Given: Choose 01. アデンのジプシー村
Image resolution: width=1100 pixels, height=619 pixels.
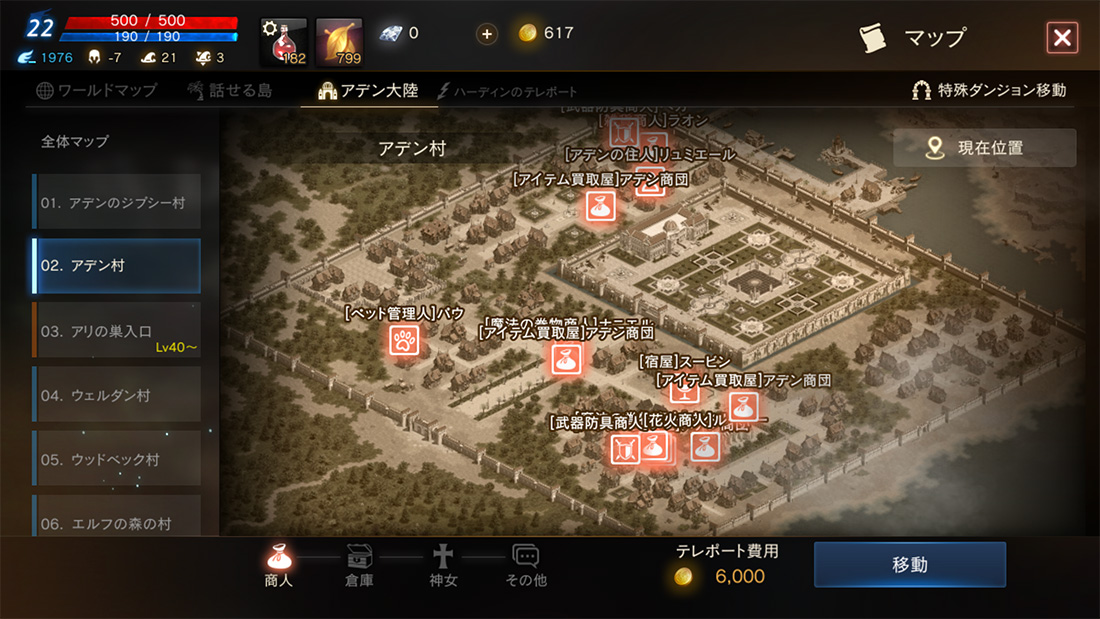Looking at the screenshot, I should [116, 202].
